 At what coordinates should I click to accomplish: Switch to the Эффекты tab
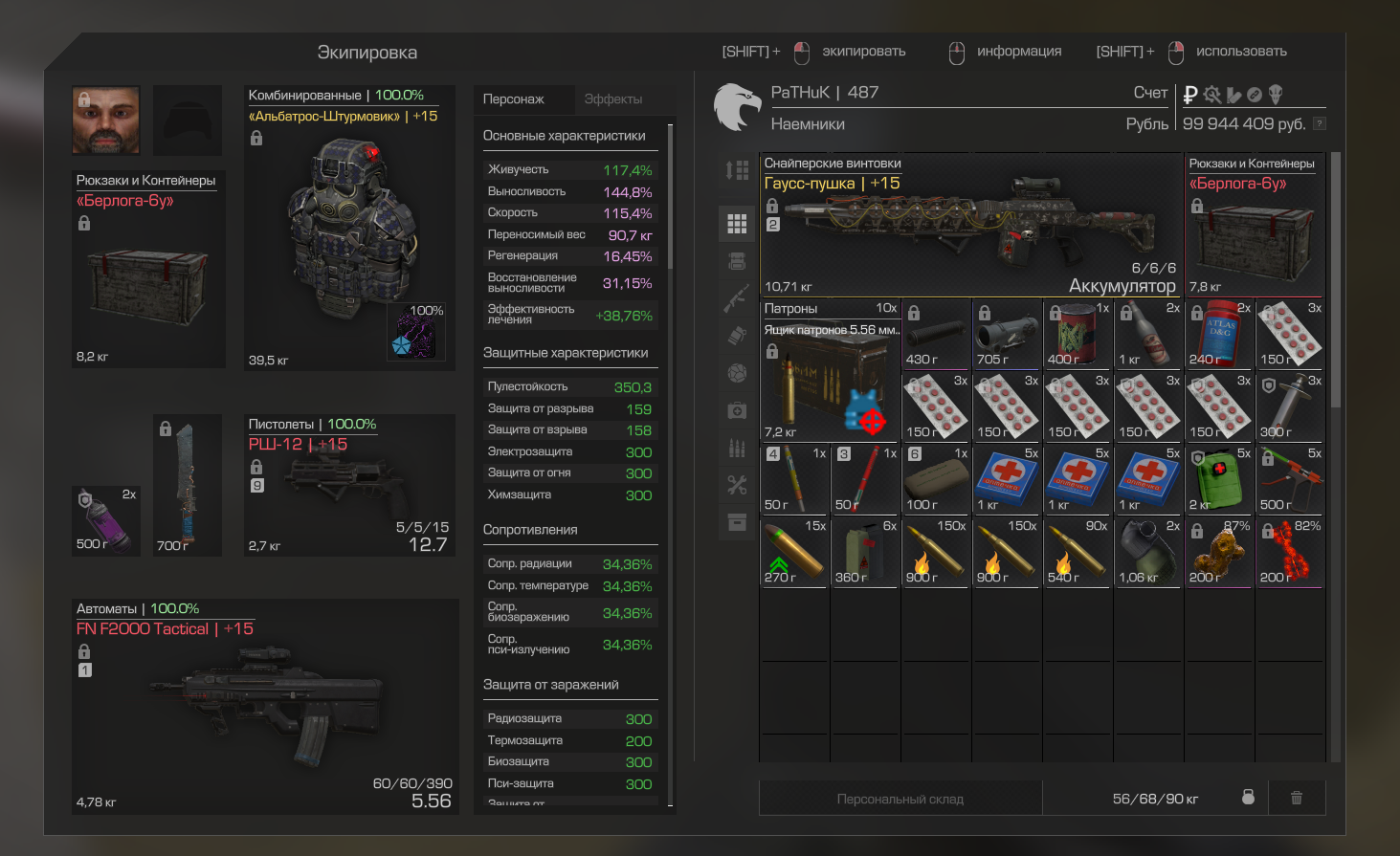click(x=613, y=99)
